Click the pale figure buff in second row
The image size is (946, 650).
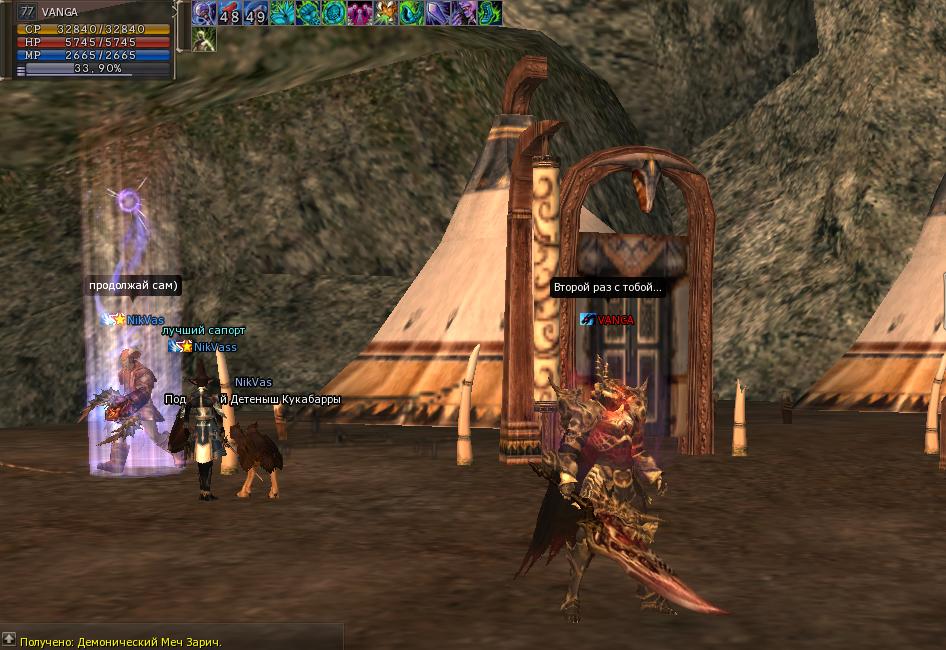click(x=204, y=39)
